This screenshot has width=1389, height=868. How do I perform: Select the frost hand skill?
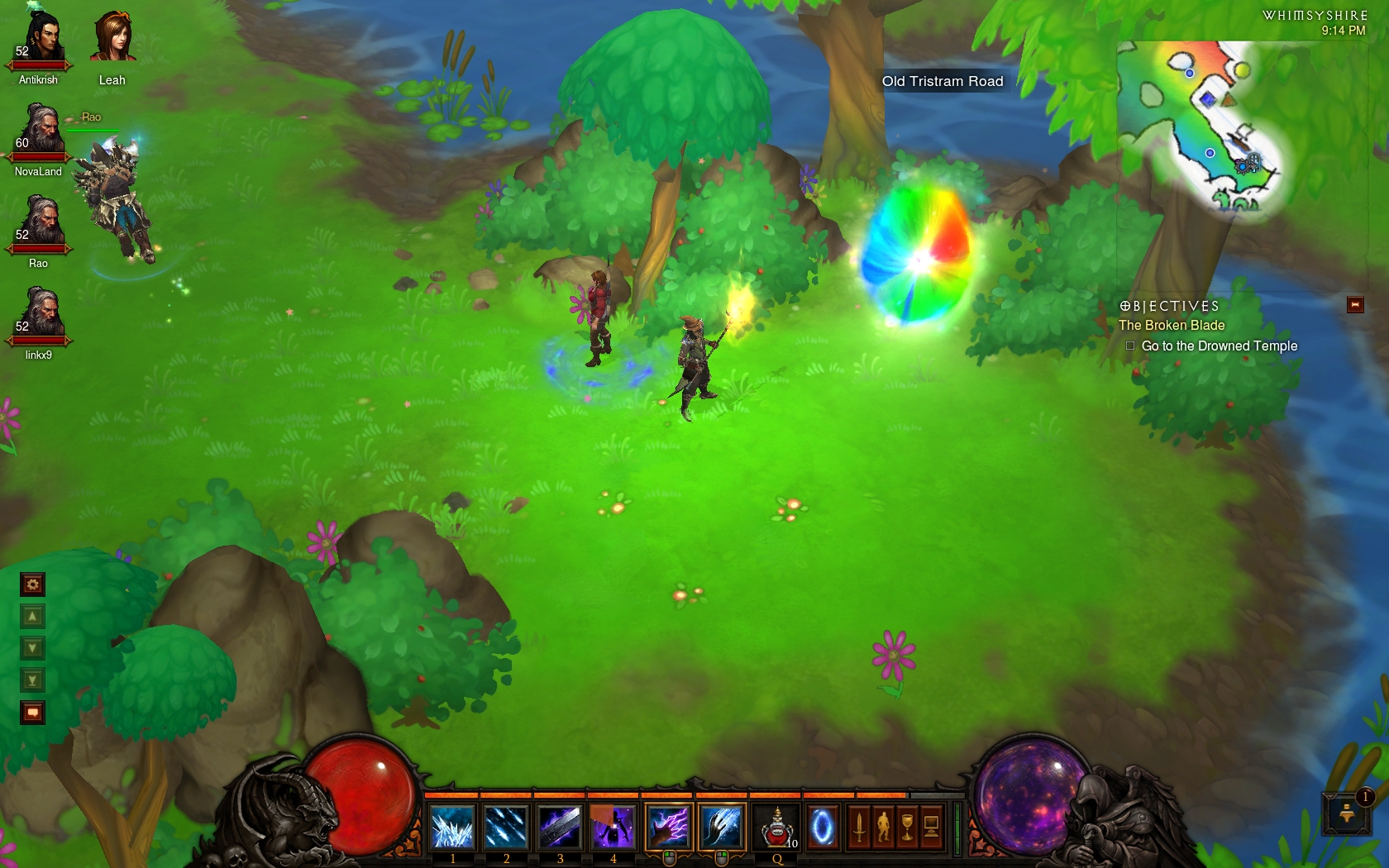722,827
